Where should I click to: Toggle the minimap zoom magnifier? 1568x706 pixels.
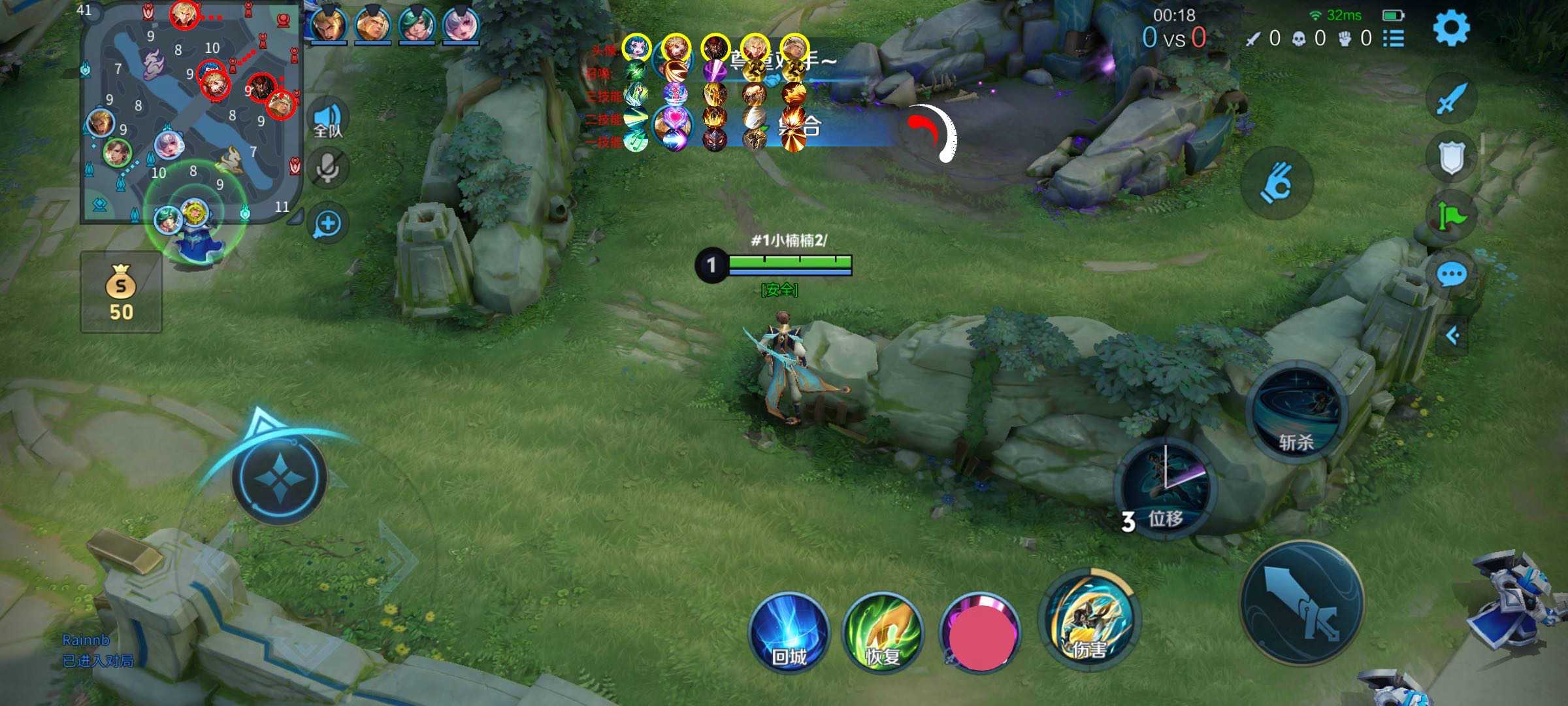tap(329, 222)
